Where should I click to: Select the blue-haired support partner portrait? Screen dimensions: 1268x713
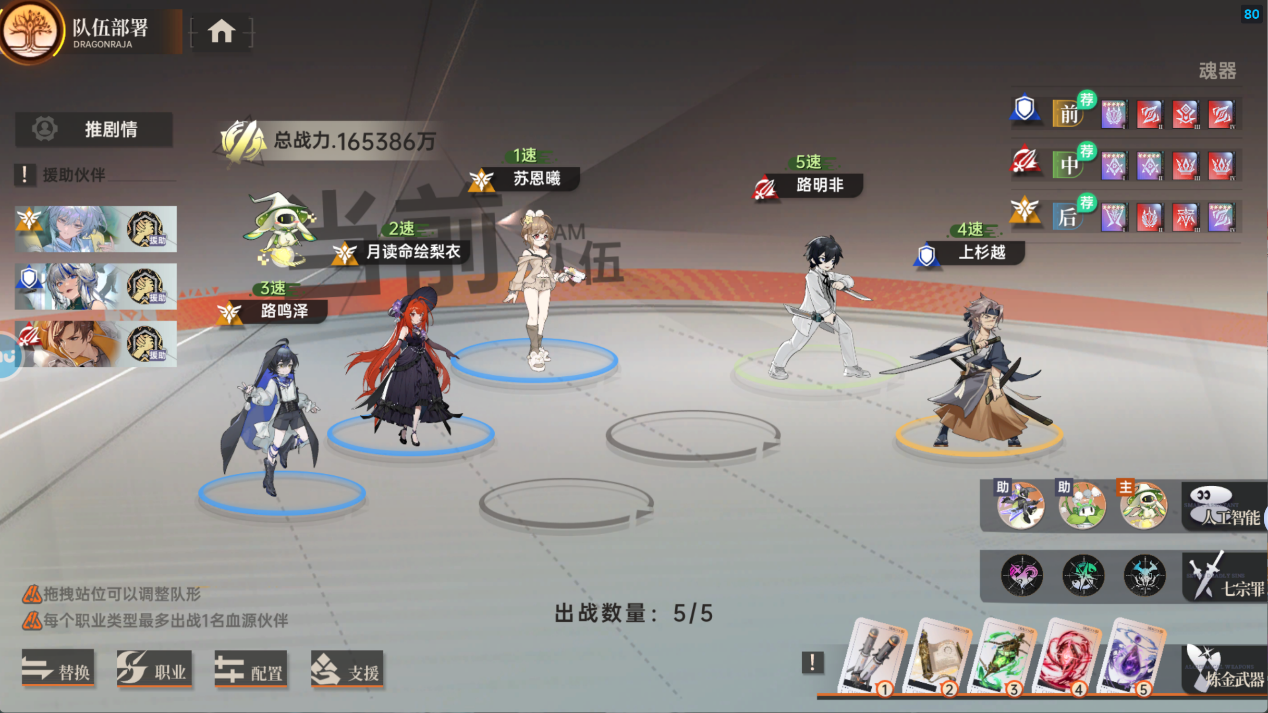coord(70,229)
